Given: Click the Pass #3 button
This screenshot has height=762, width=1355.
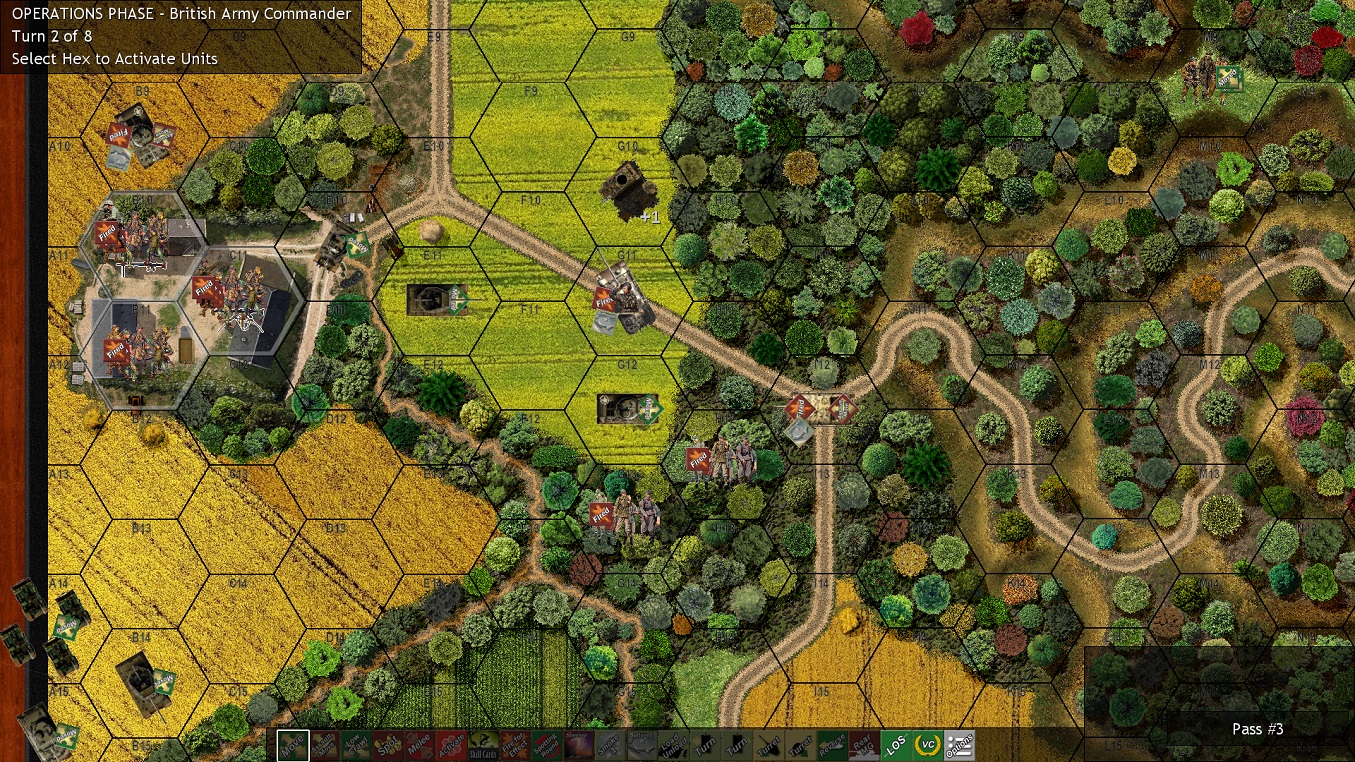Looking at the screenshot, I should point(1257,729).
